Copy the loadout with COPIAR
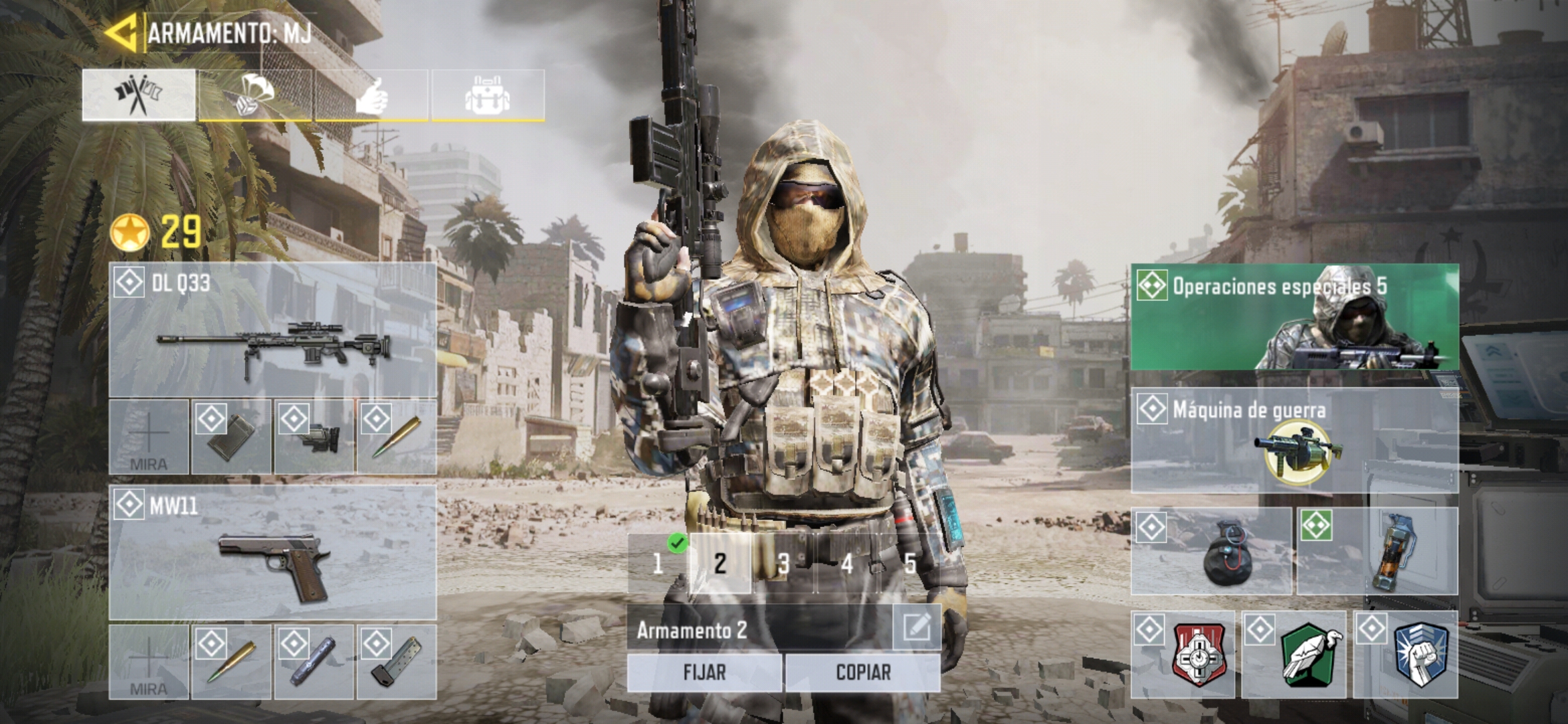Viewport: 1568px width, 724px height. (x=863, y=672)
